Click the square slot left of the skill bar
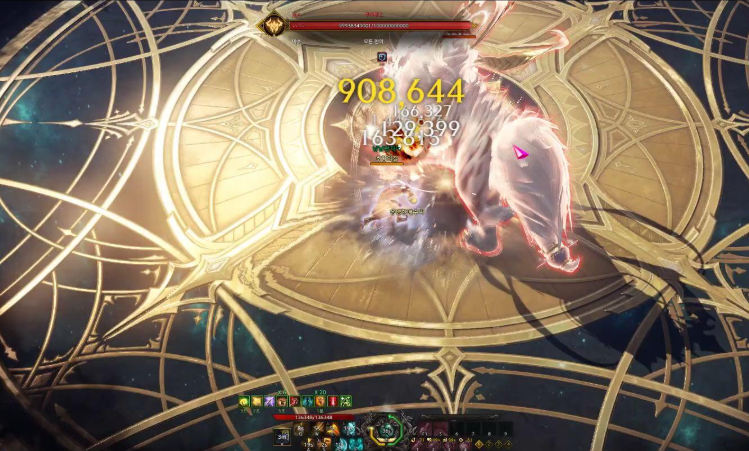This screenshot has height=451, width=749. [282, 435]
